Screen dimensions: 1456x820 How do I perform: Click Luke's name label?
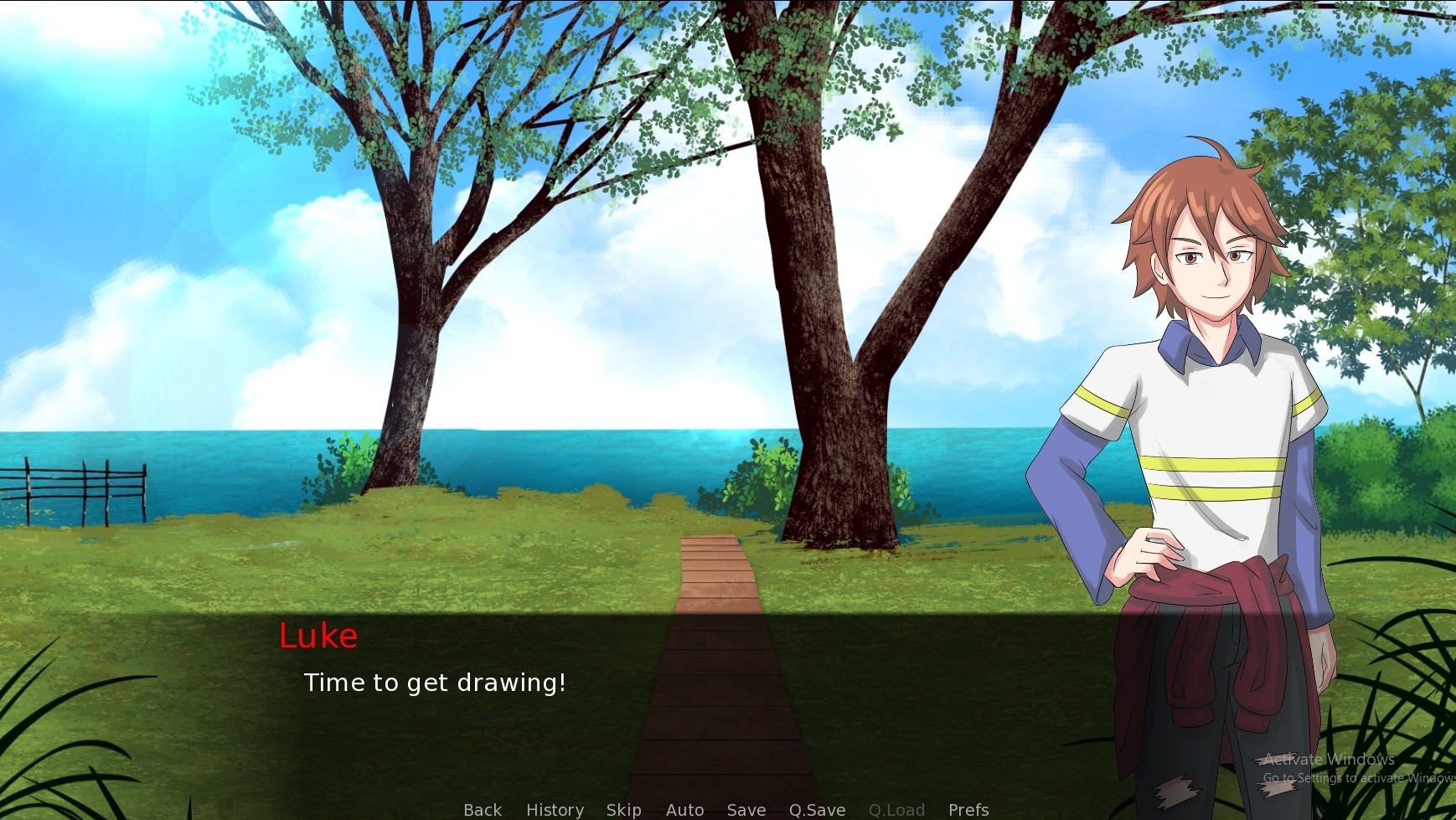[319, 636]
